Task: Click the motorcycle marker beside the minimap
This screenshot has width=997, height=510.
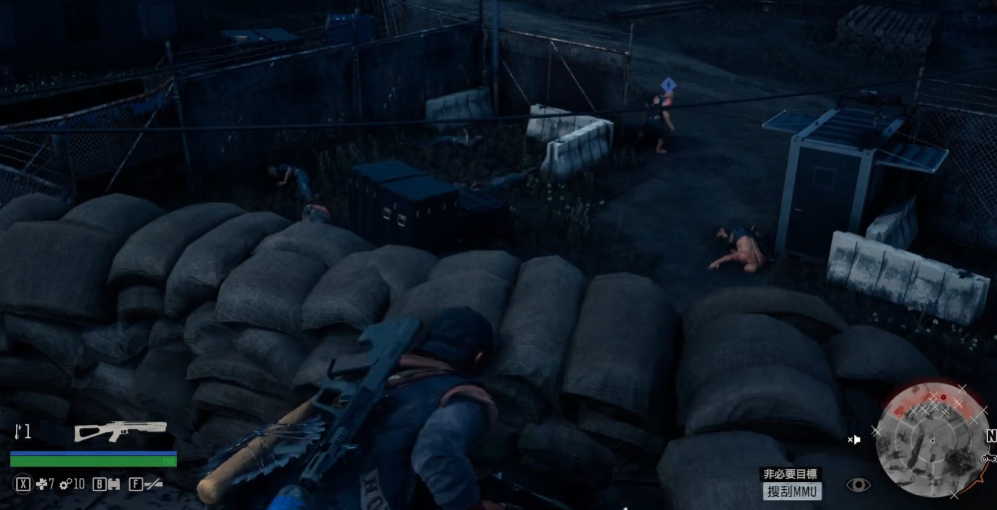Action: point(989,457)
